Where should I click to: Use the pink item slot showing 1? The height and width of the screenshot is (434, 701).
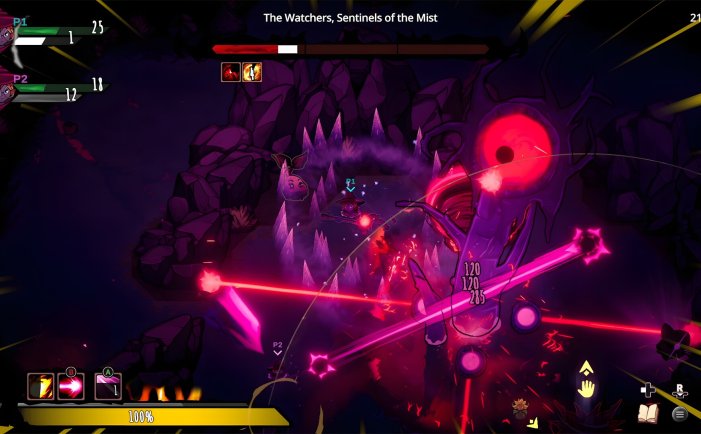pos(108,387)
